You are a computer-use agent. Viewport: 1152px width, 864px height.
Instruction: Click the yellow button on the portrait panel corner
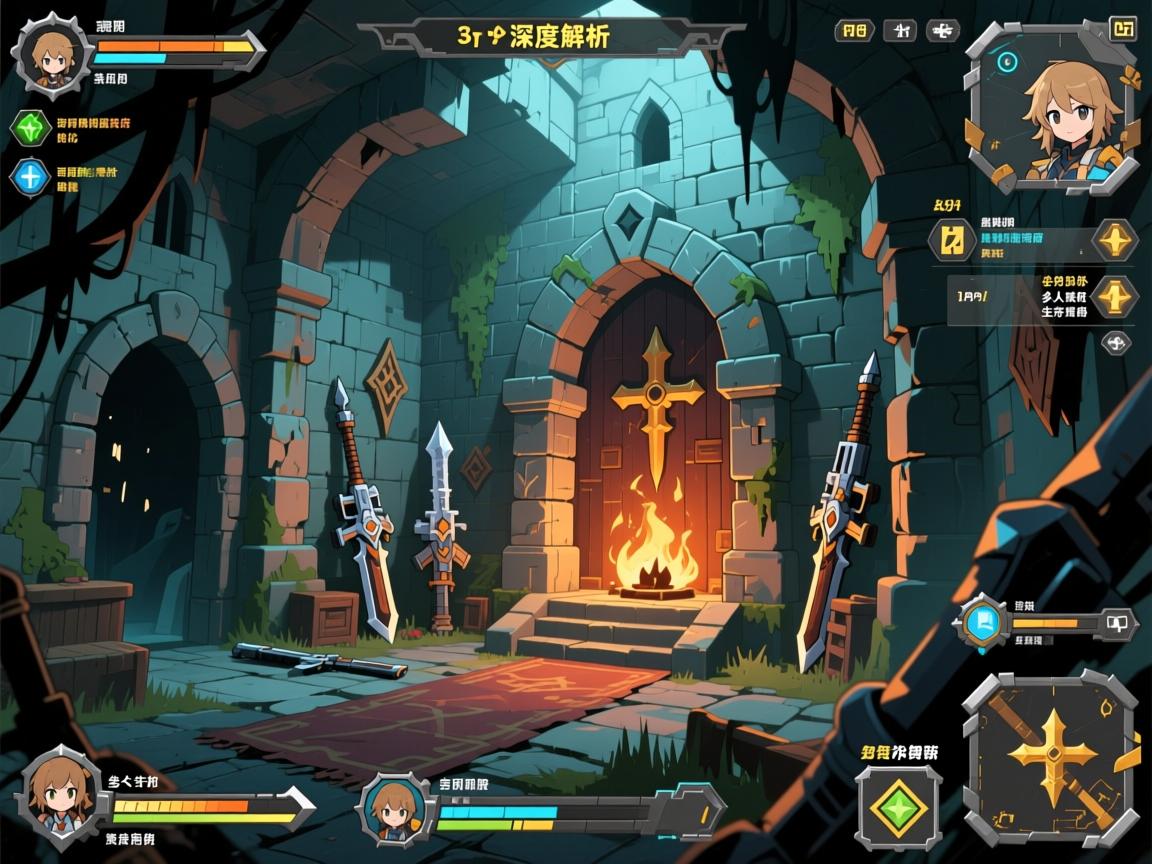(x=1123, y=29)
